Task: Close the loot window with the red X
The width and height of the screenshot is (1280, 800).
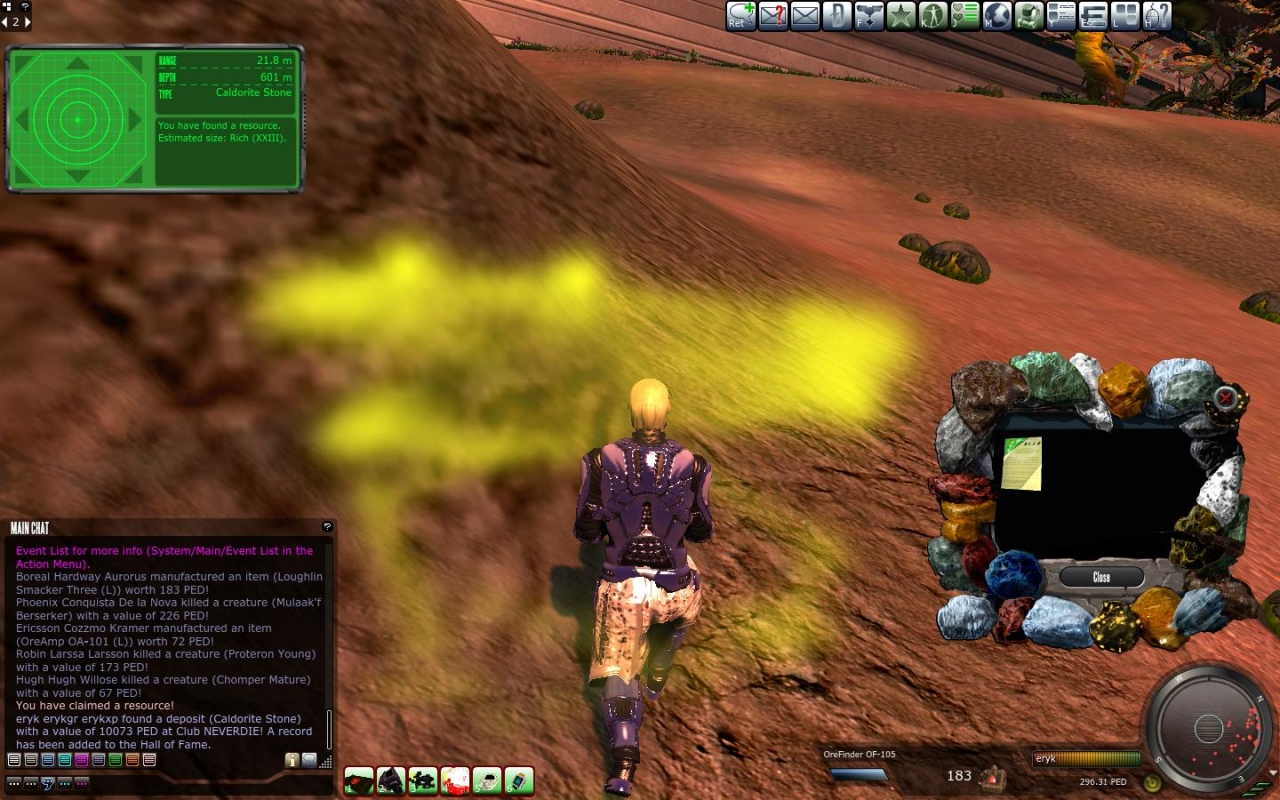Action: [1226, 399]
